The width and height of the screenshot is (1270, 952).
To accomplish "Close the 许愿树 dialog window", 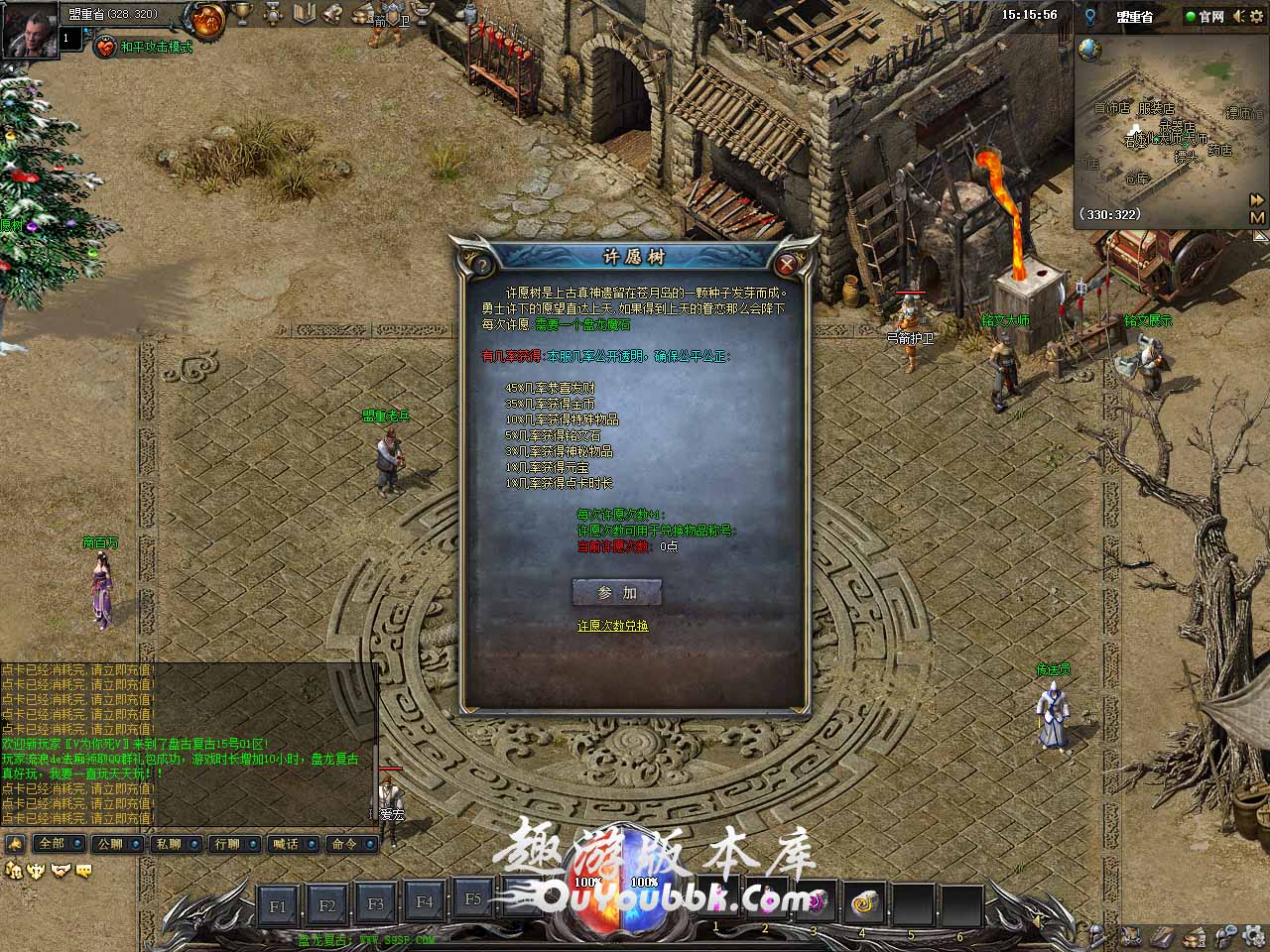I will (787, 264).
